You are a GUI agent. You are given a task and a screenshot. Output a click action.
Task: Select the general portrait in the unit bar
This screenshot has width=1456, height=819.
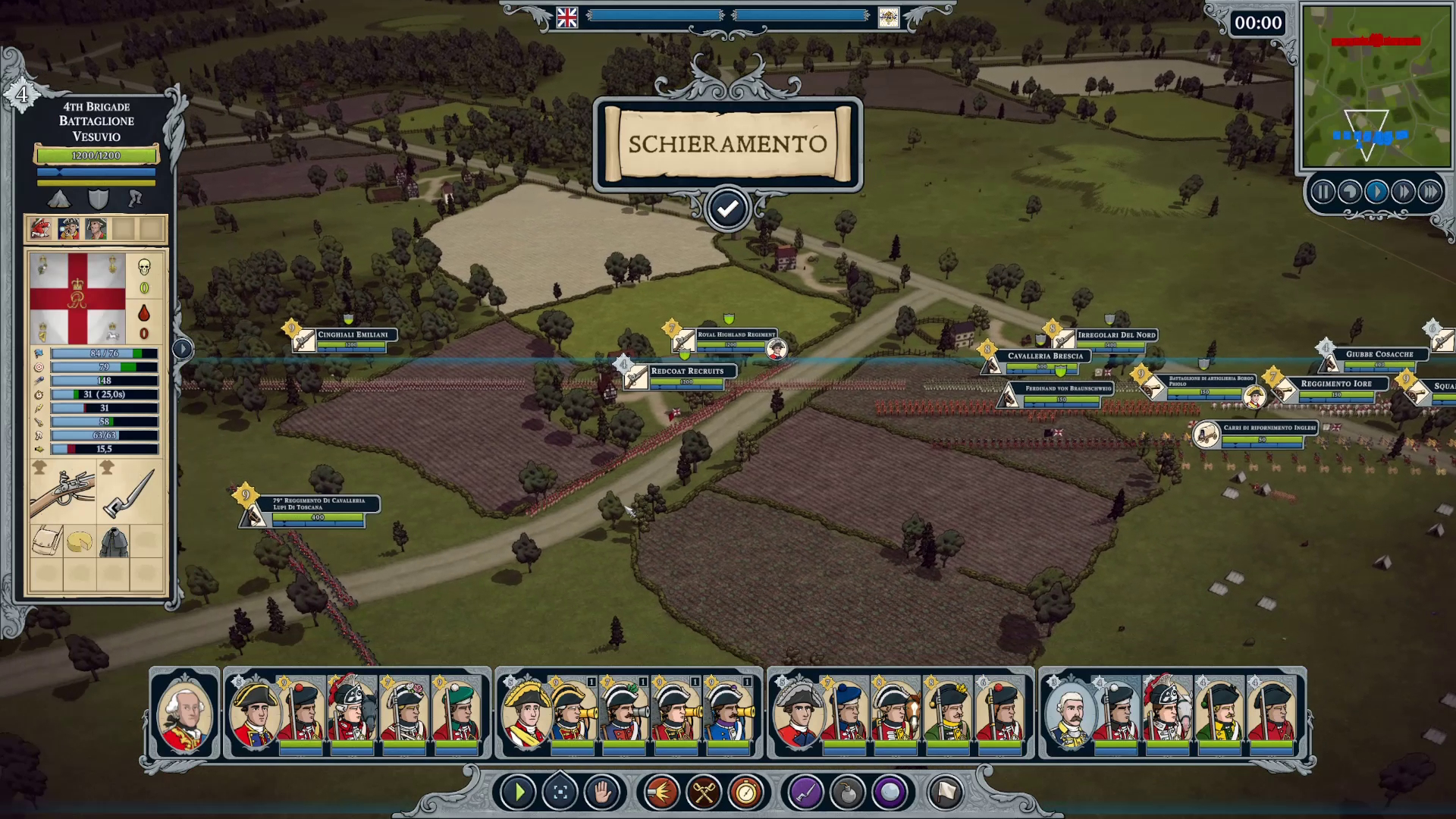pyautogui.click(x=185, y=713)
